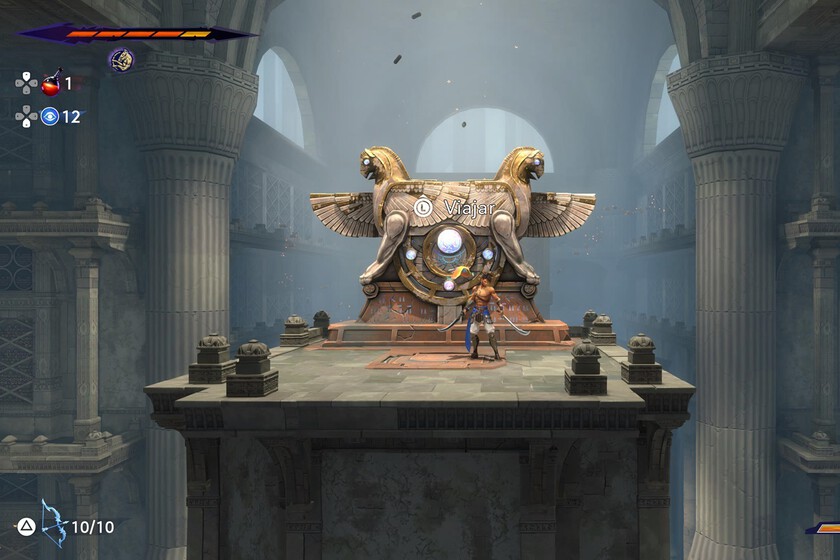Screen dimensions: 840x560
Task: Click the round amulet icon under the health bar
Action: coord(121,60)
